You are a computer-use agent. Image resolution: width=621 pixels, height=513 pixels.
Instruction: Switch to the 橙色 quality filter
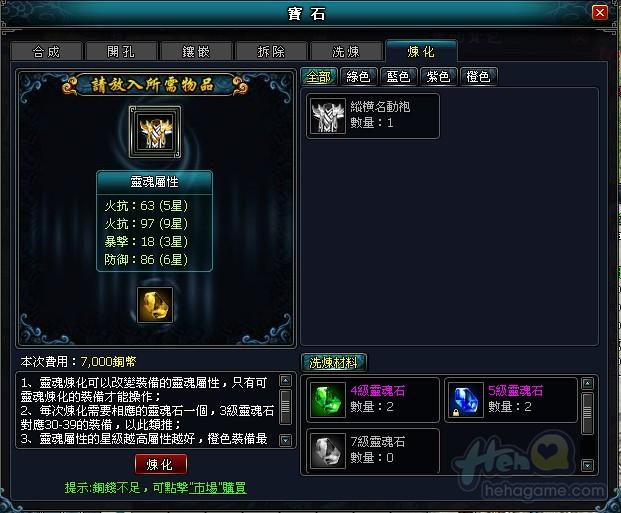(x=478, y=76)
